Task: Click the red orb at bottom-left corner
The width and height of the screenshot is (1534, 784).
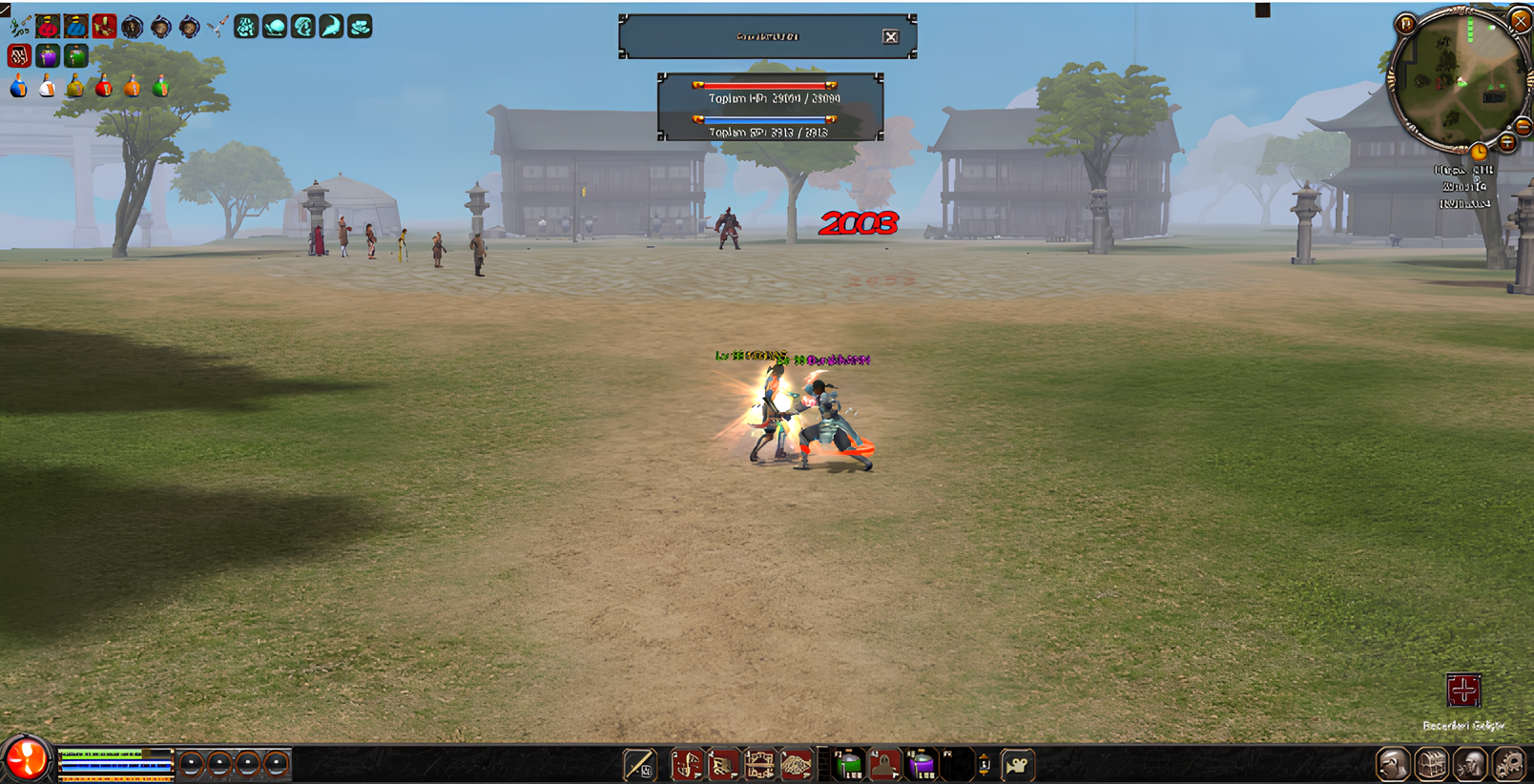Action: point(26,760)
